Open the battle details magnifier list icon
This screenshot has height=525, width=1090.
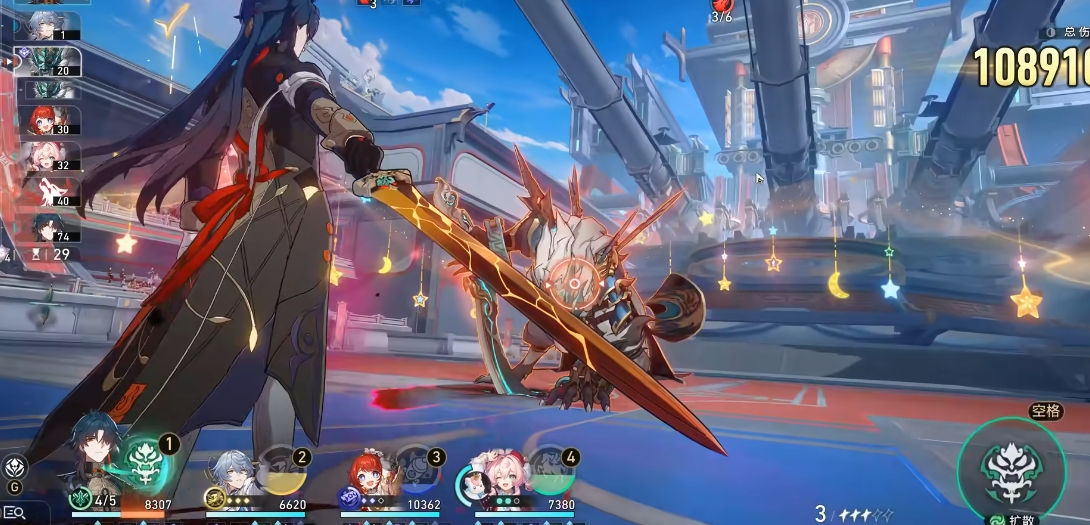[x=14, y=512]
